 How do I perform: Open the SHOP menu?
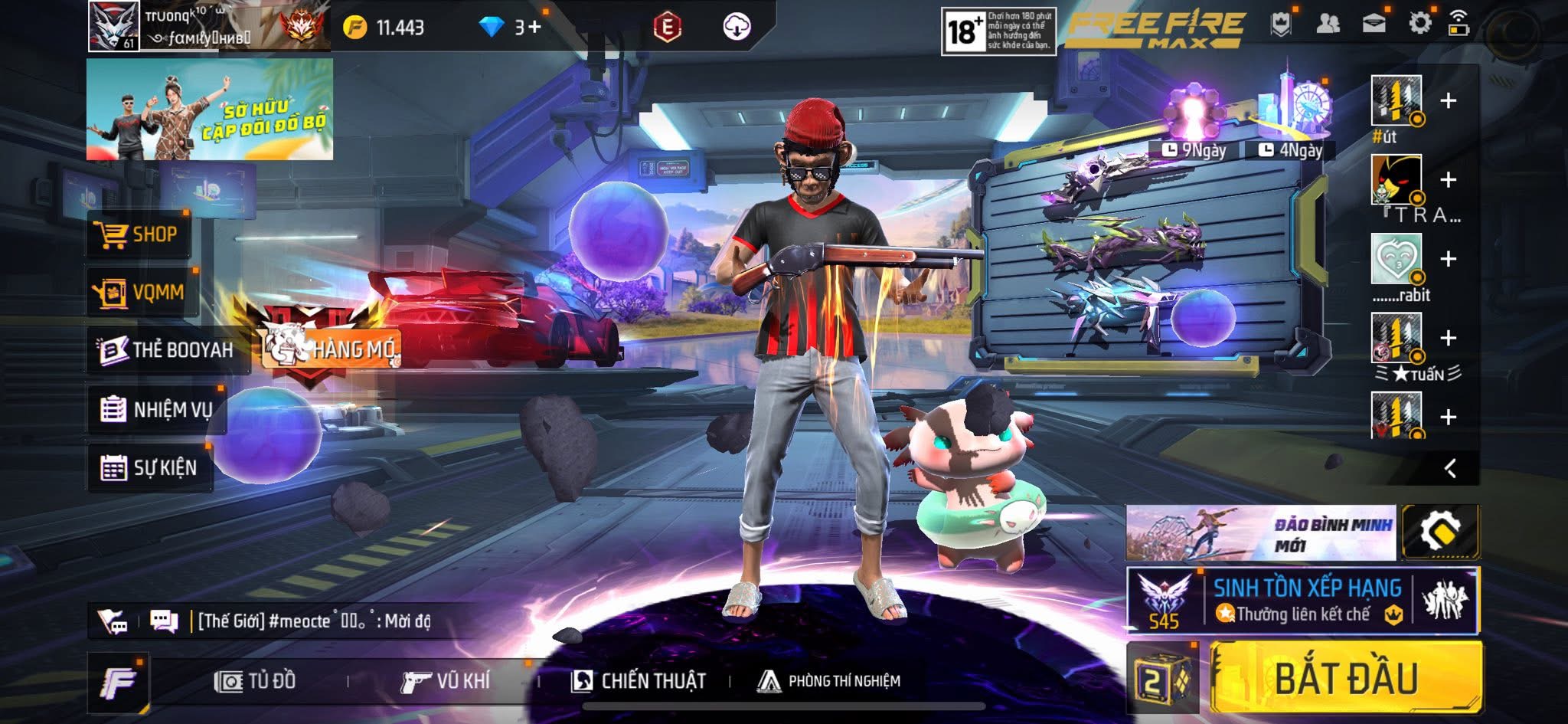(138, 234)
